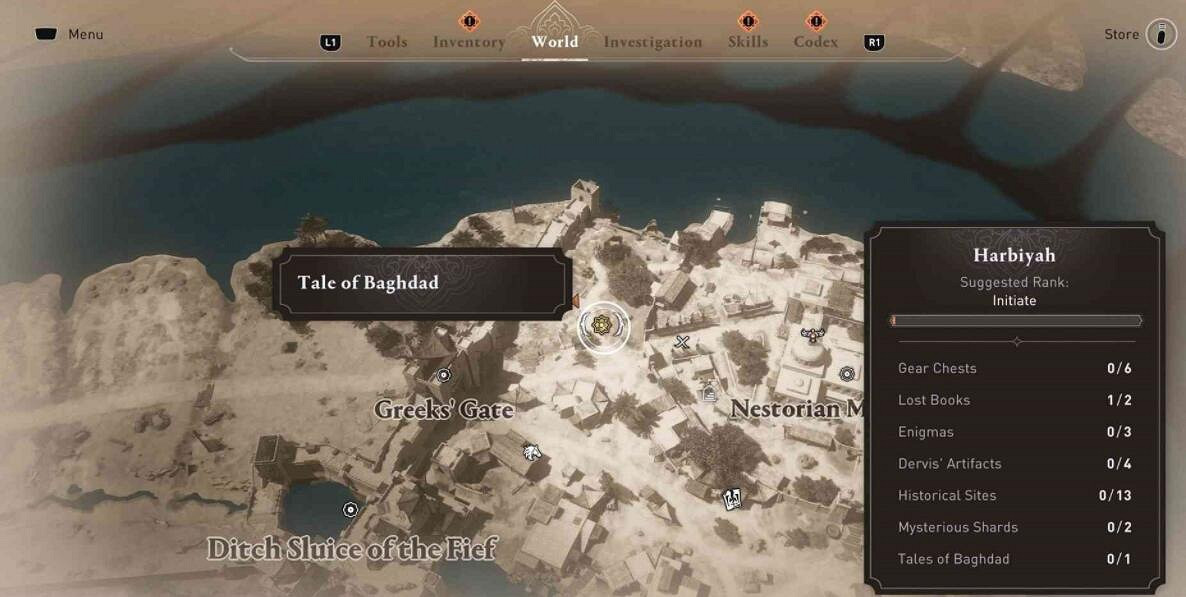This screenshot has width=1186, height=597.
Task: Click the crossed swords map marker
Action: pos(683,344)
